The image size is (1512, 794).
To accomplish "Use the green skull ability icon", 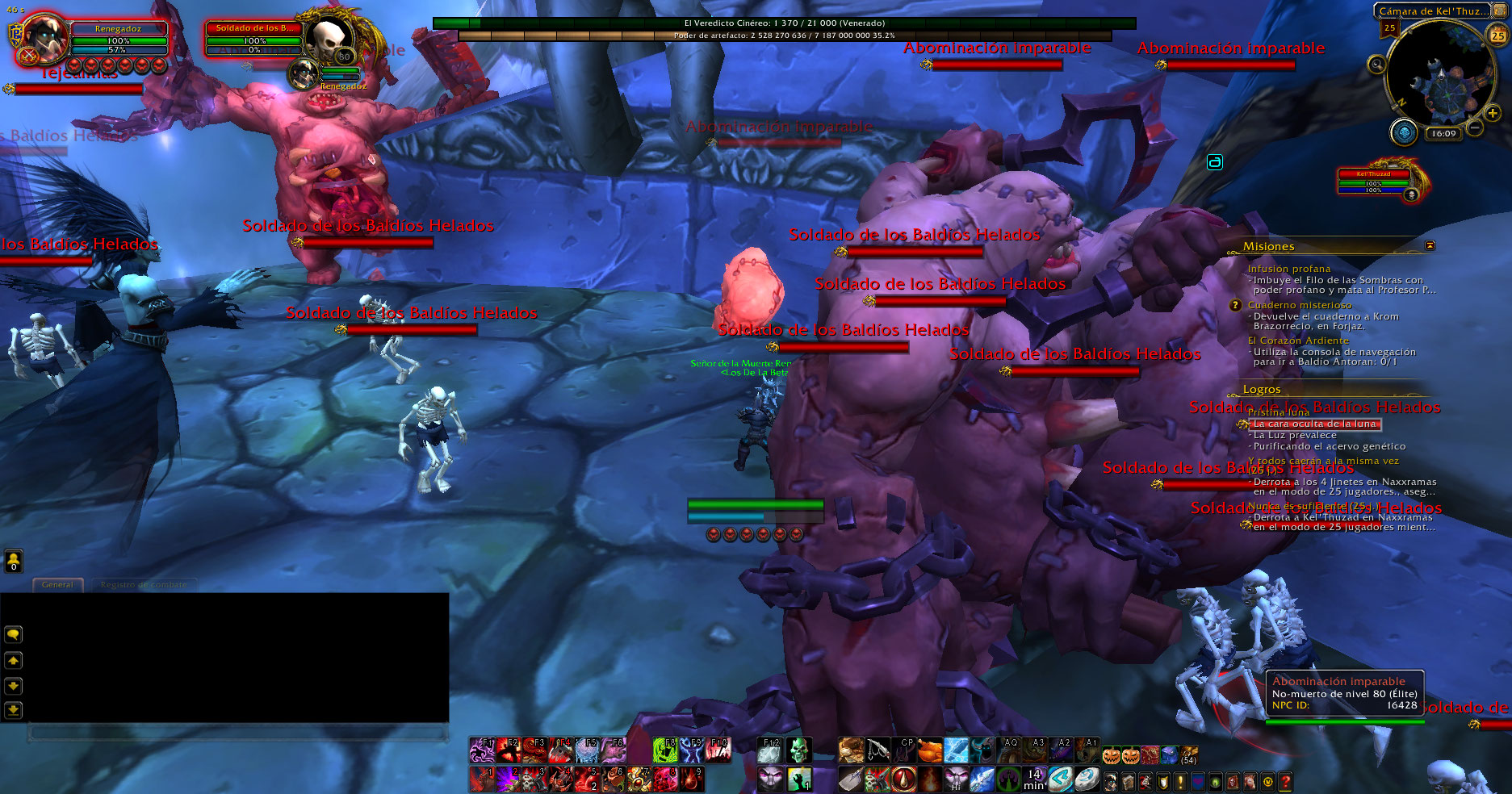I will click(798, 750).
